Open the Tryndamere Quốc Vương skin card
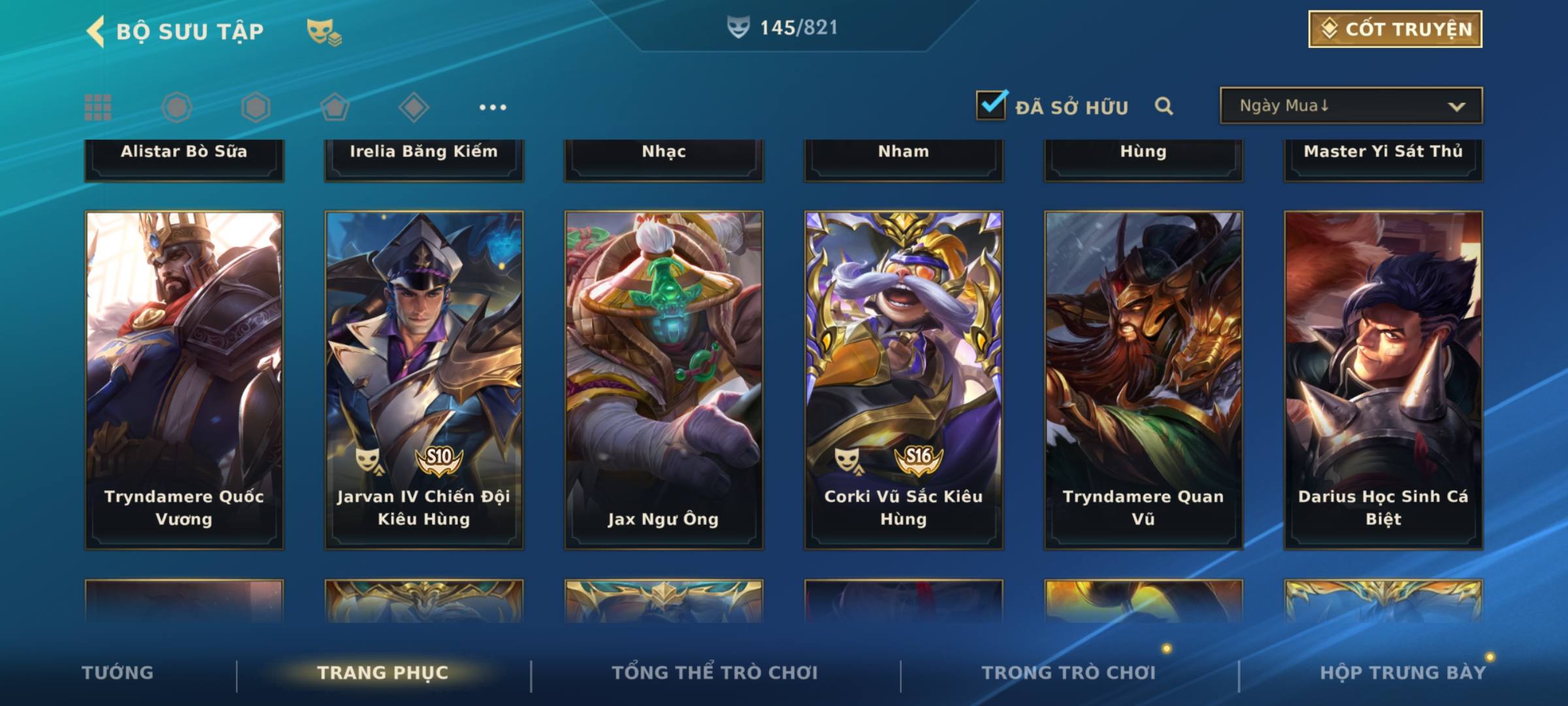 coord(184,379)
